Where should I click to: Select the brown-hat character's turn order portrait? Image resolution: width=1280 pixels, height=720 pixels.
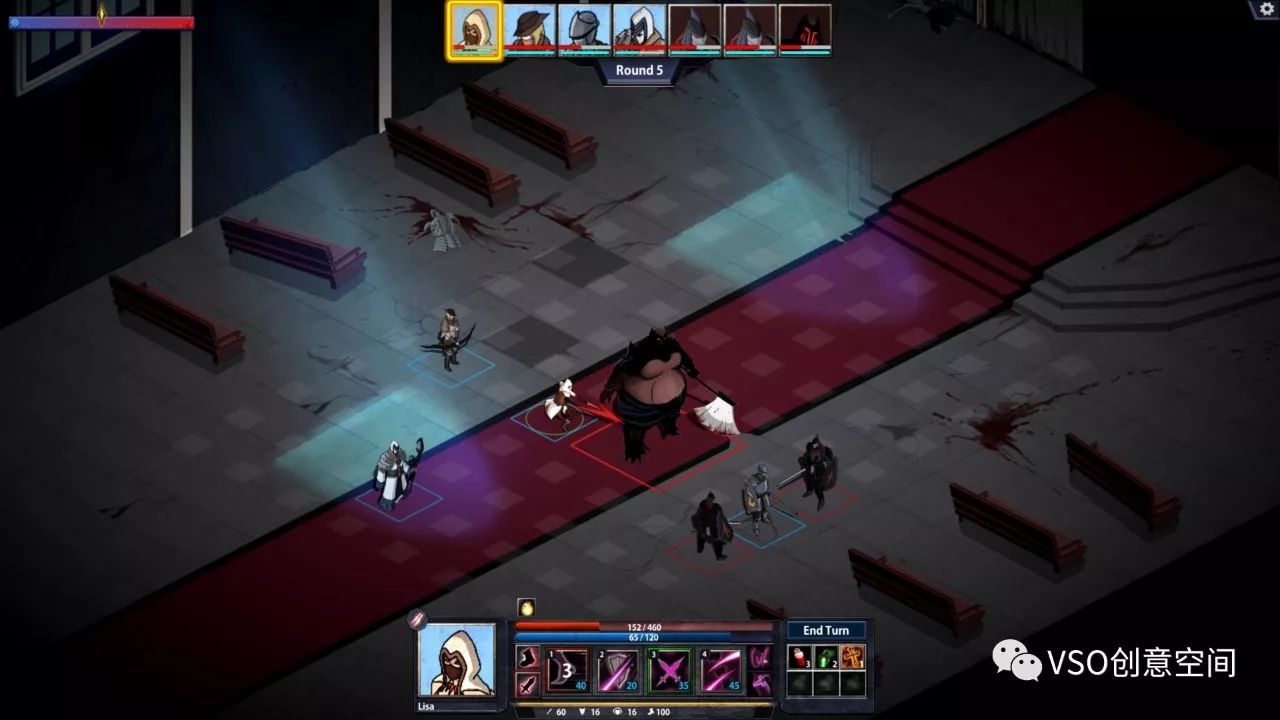coord(529,30)
